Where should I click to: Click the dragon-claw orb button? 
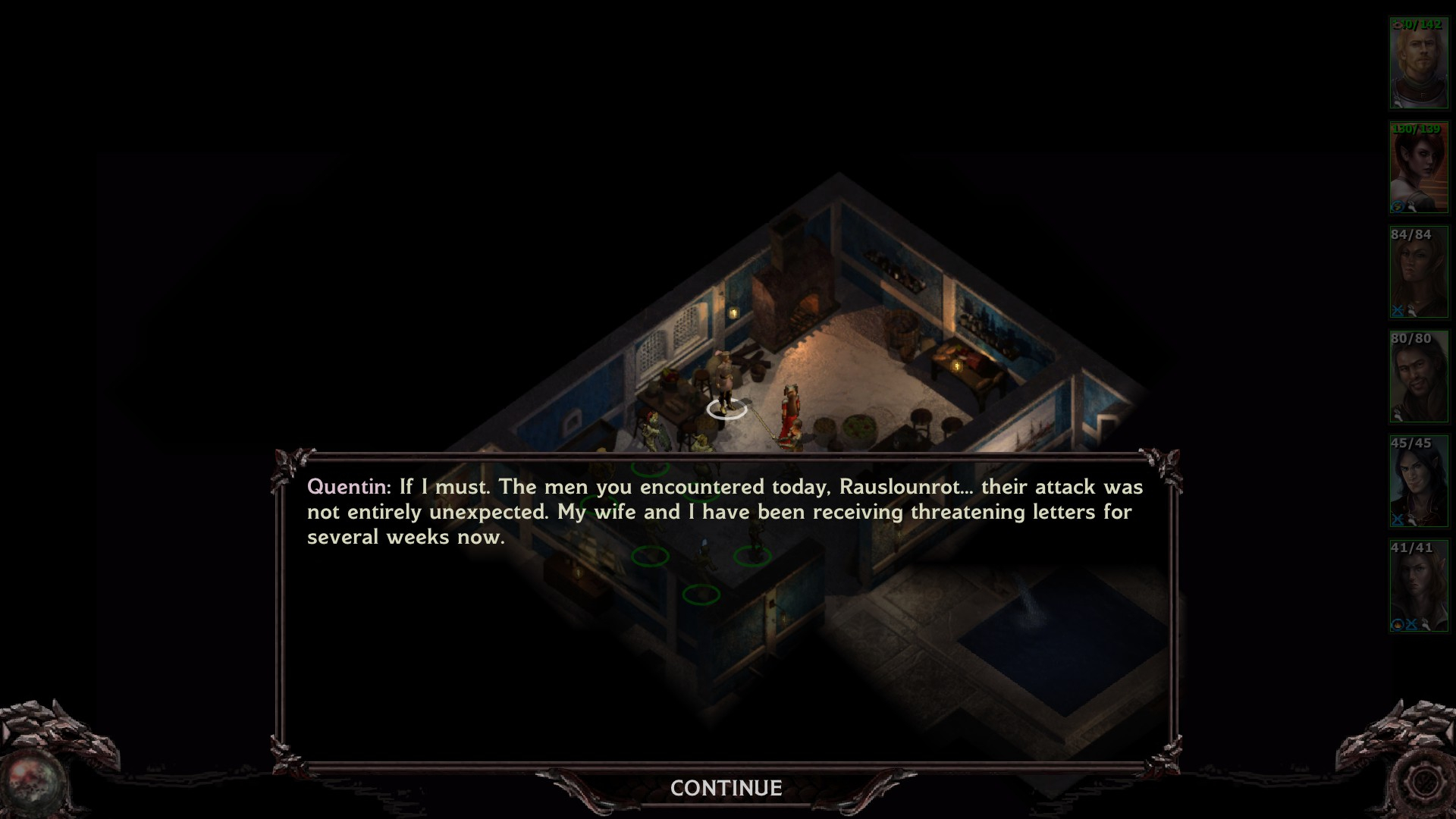coord(32,782)
